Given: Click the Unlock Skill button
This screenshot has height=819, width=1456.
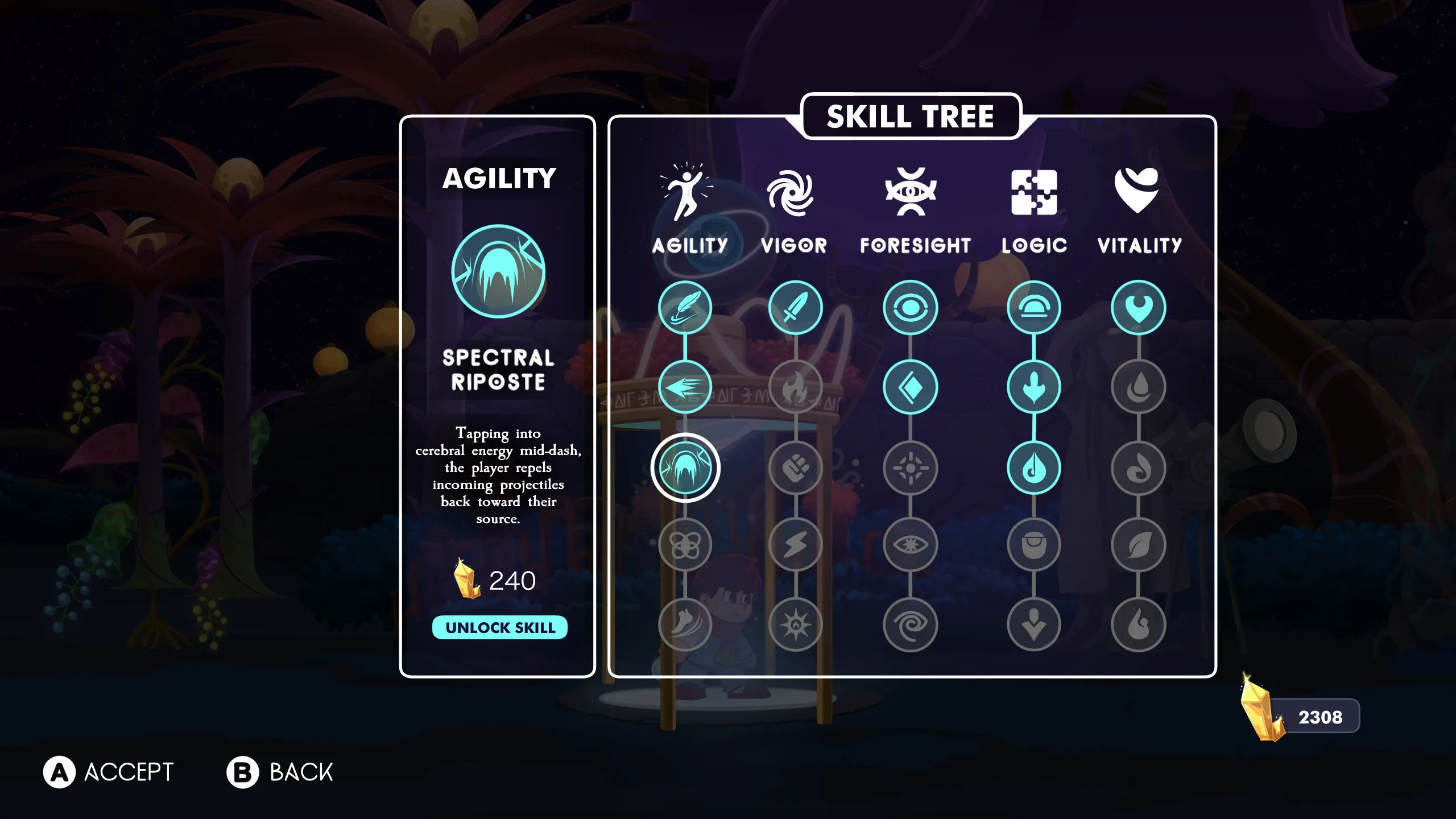Looking at the screenshot, I should [x=499, y=627].
